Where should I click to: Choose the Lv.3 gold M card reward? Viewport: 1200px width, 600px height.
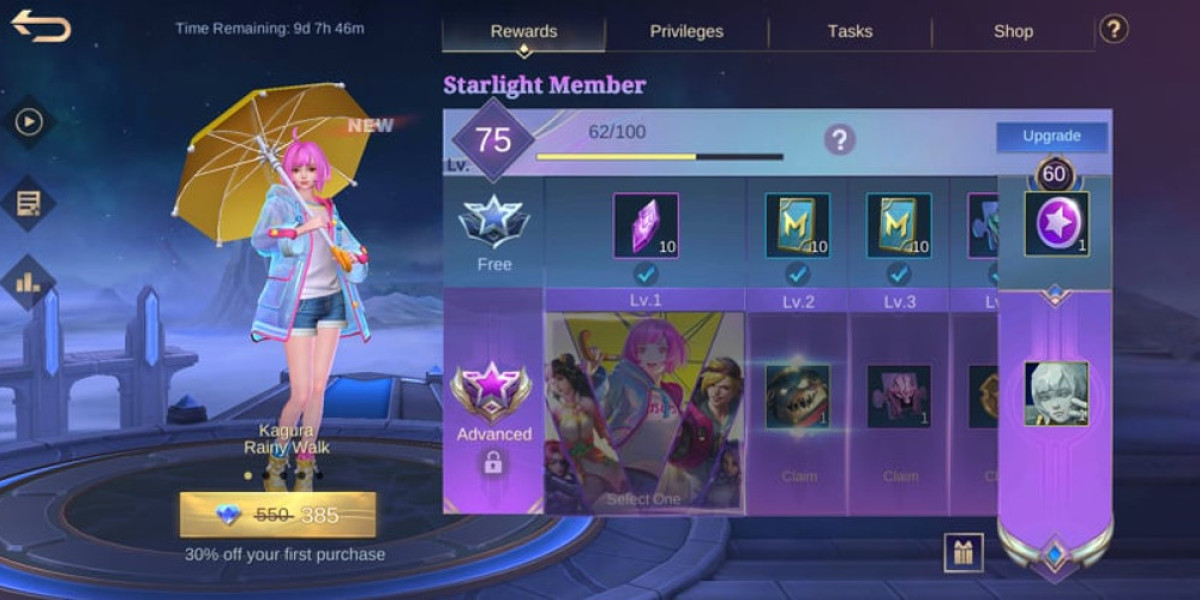point(899,225)
